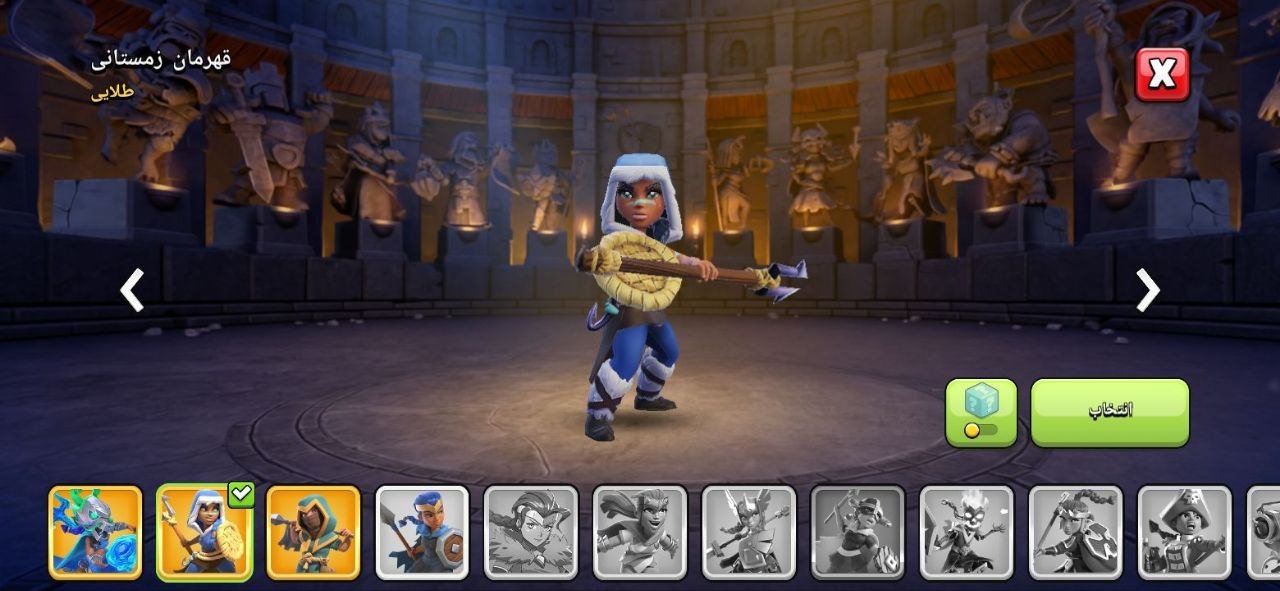Pick the locked pirate hat champion skin
Screen dimensions: 1280x591
(1185, 532)
